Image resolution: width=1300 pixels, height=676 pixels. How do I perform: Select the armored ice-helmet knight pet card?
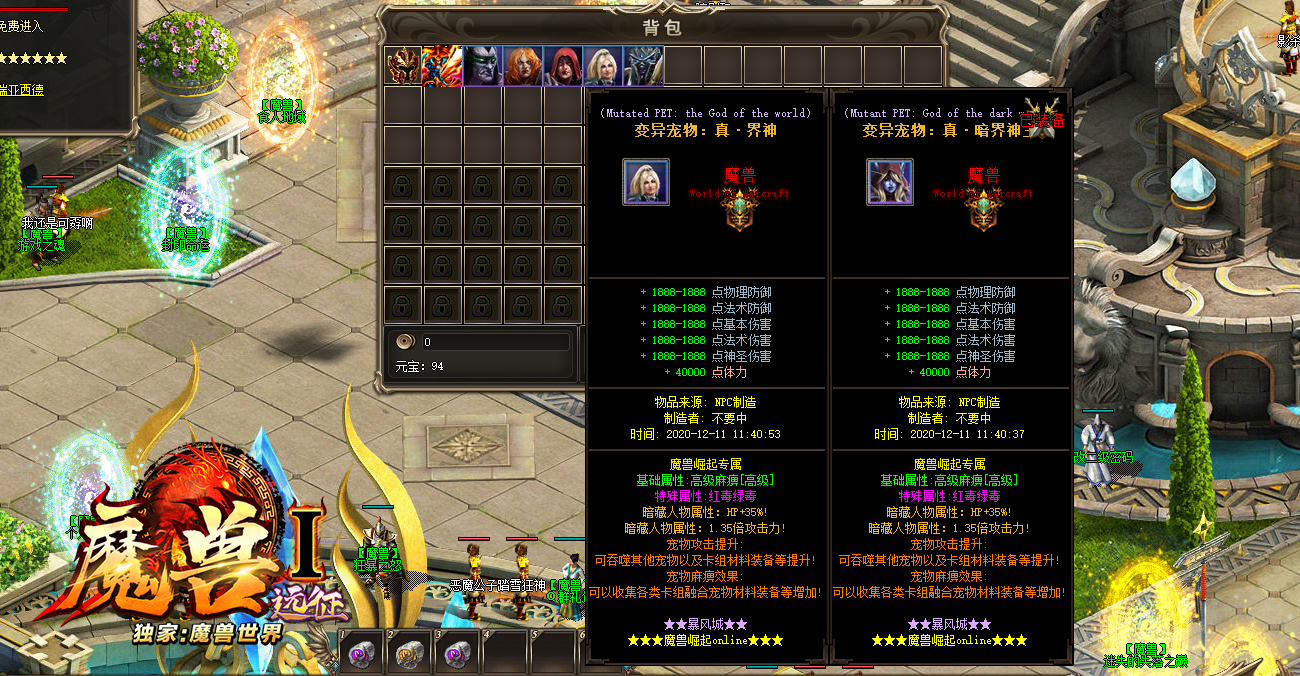coord(642,66)
